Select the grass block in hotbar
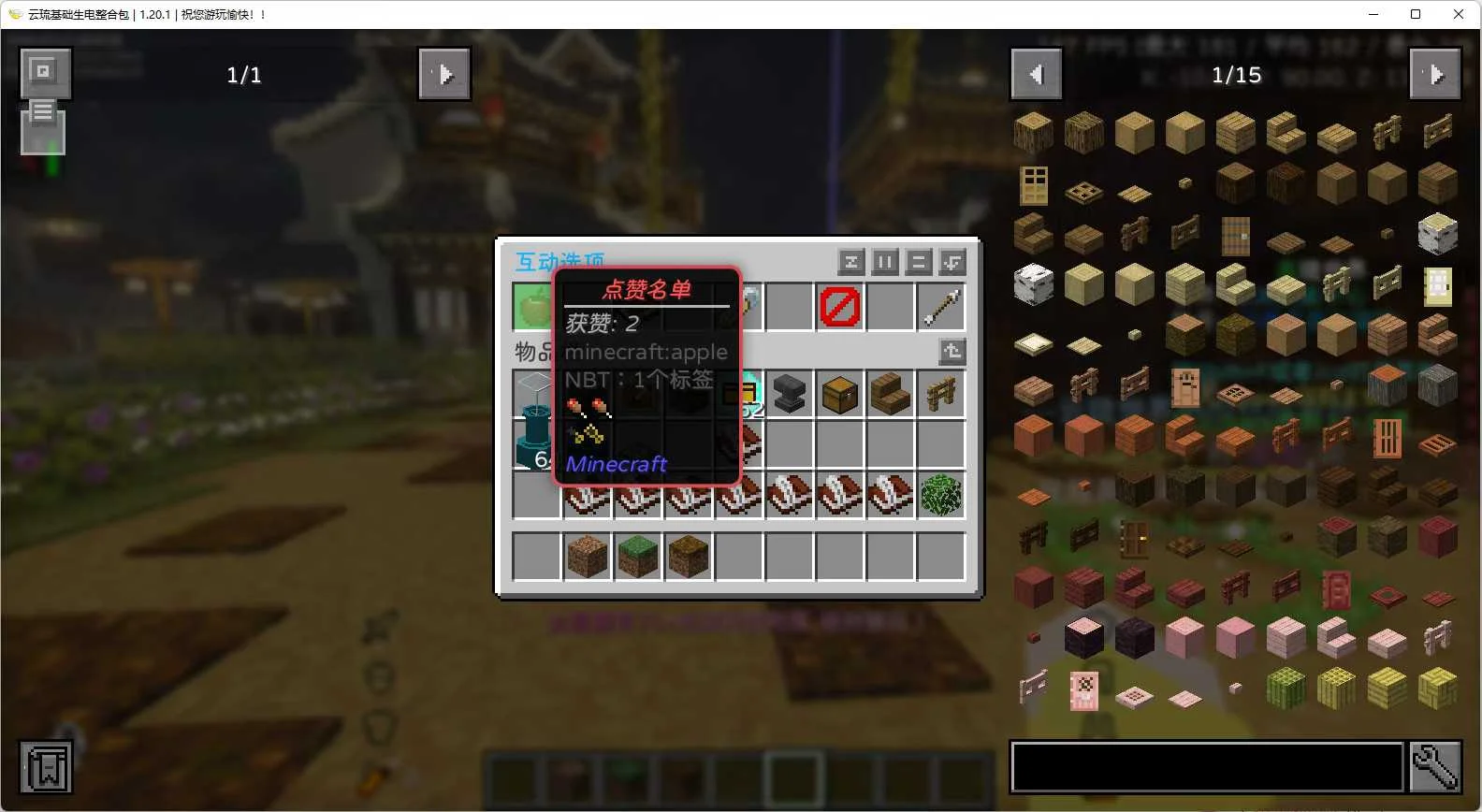 click(638, 557)
